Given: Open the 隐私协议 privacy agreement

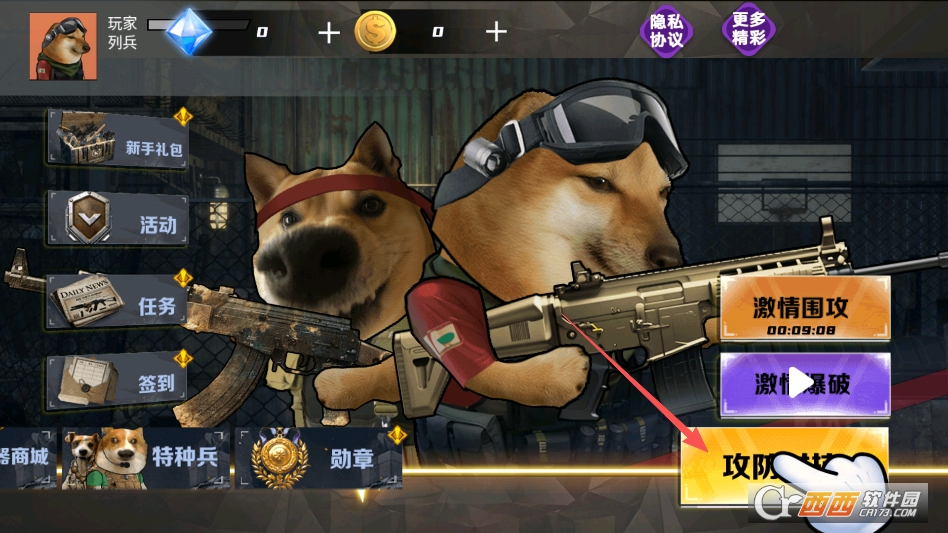Looking at the screenshot, I should coord(666,31).
